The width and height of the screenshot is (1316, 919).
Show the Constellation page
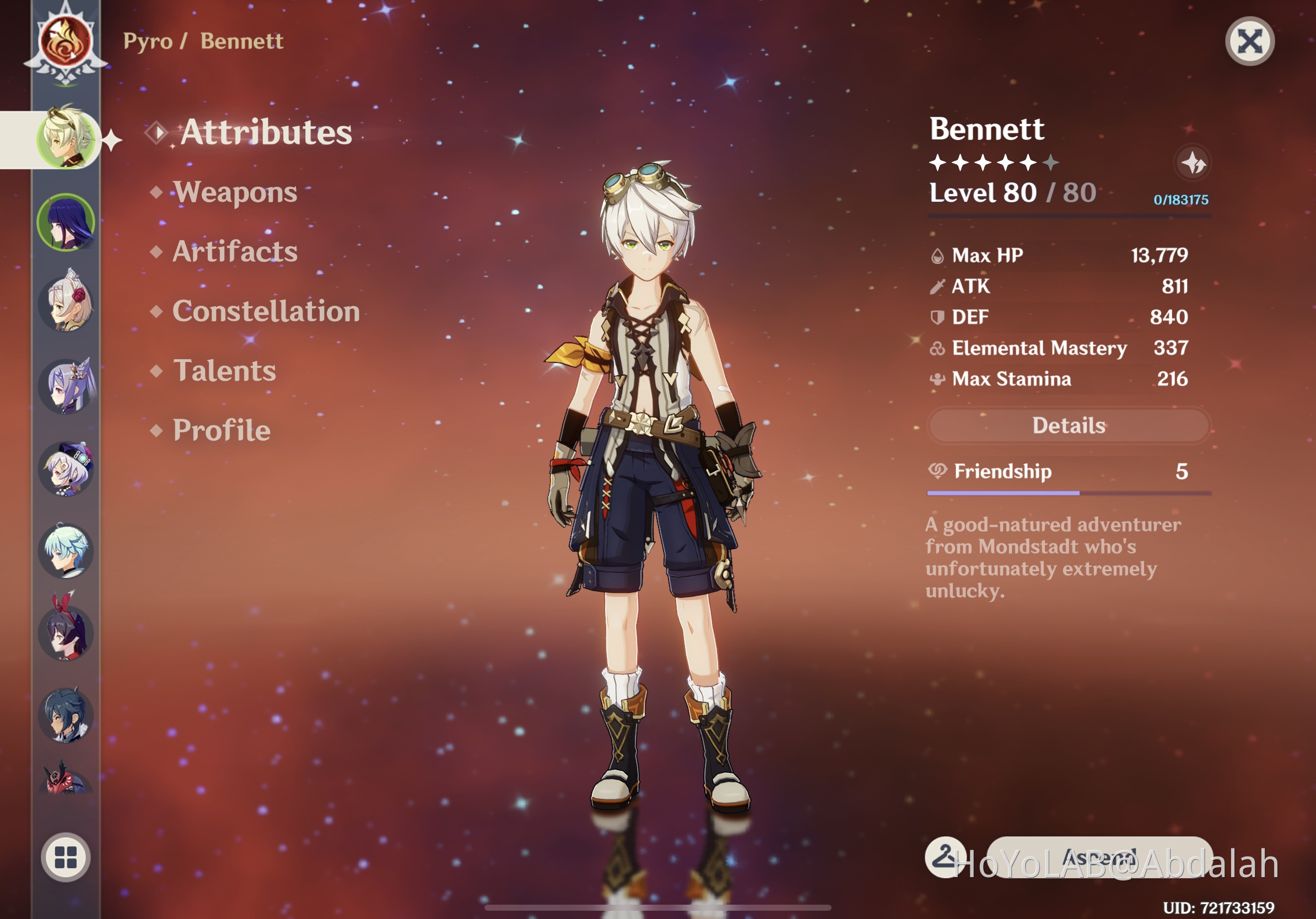tap(266, 311)
